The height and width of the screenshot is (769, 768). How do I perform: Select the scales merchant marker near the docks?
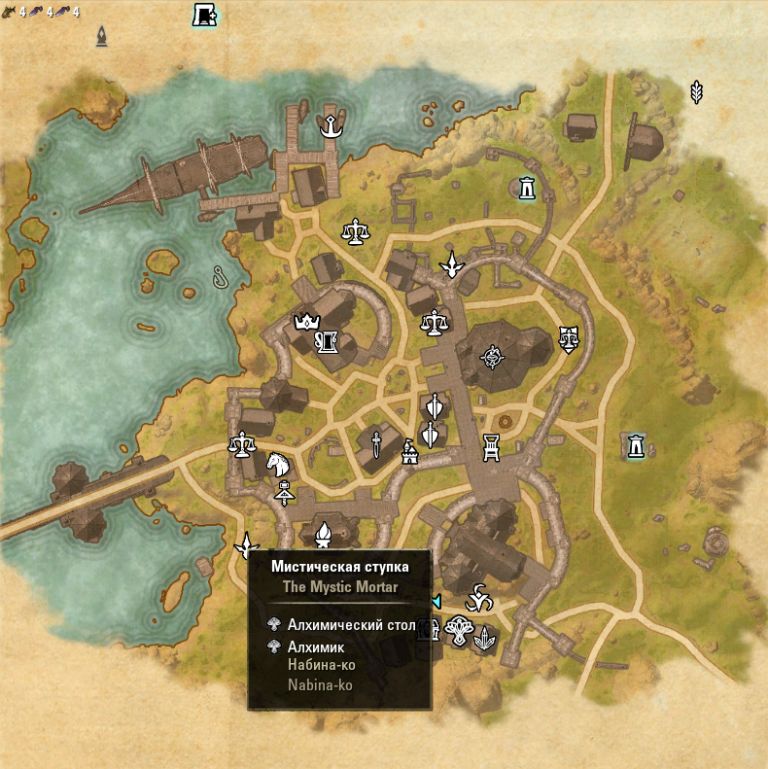354,232
